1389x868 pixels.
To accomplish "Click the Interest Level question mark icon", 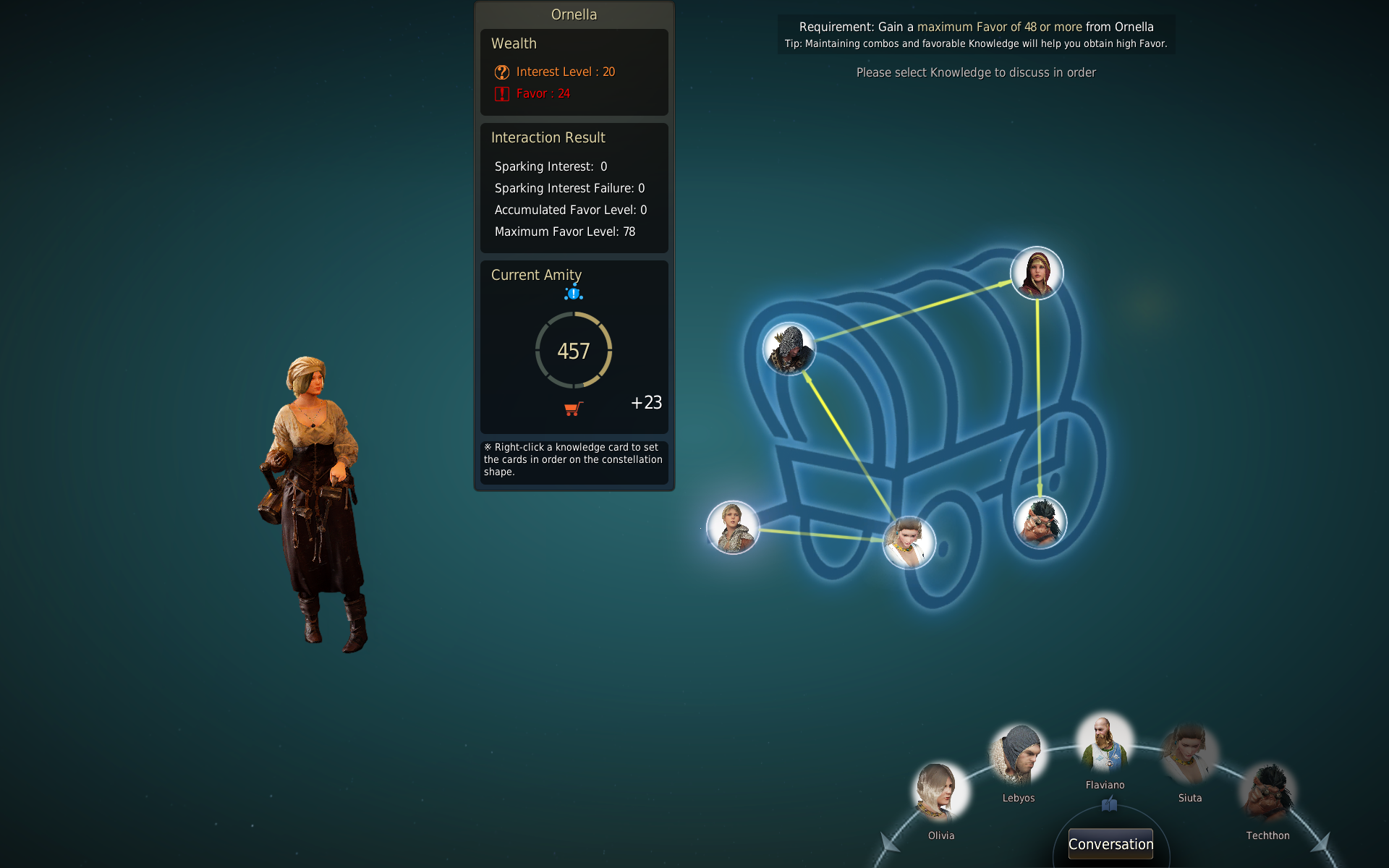I will (x=502, y=72).
